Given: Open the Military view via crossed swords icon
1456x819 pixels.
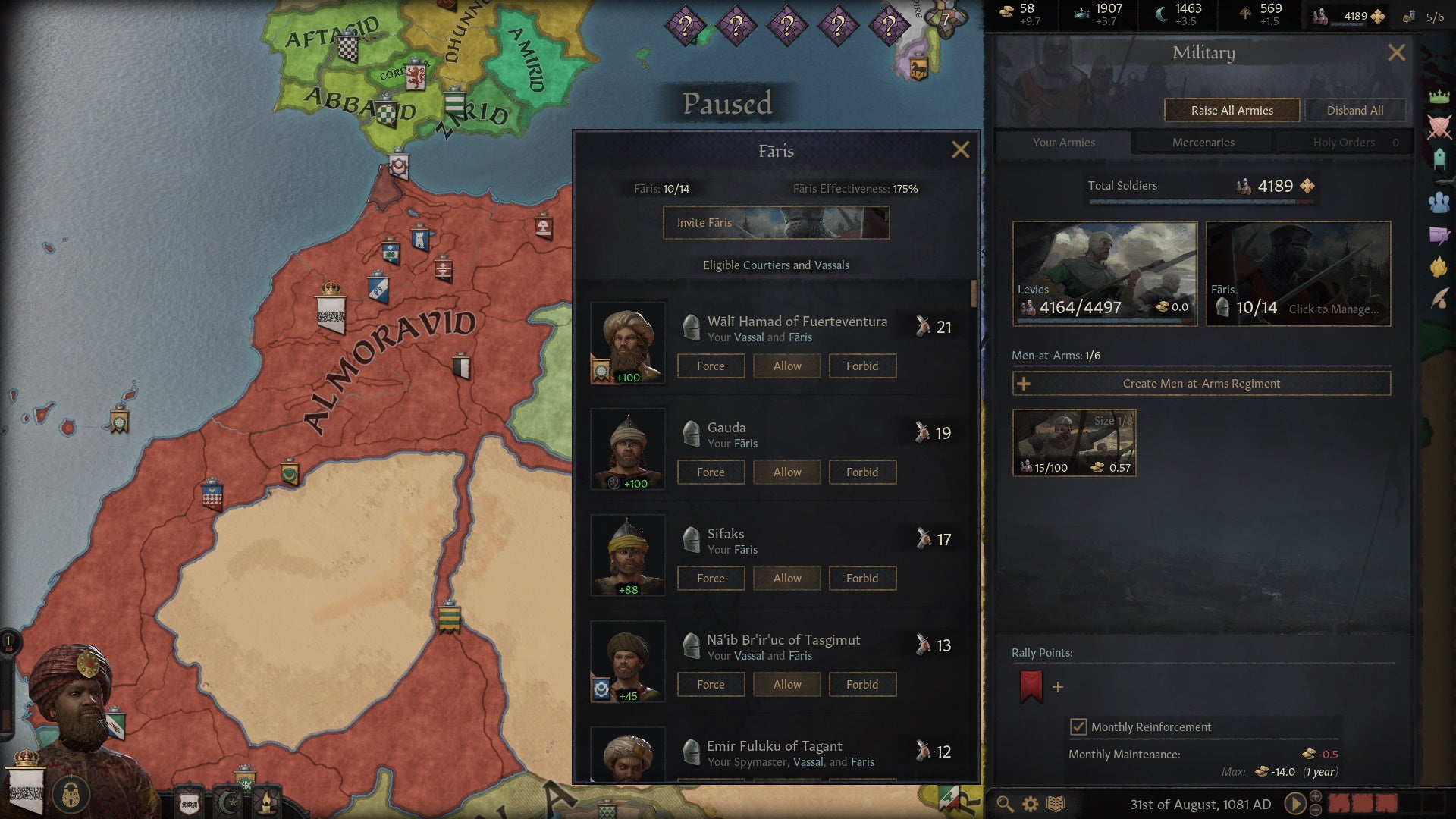Looking at the screenshot, I should tap(1440, 125).
